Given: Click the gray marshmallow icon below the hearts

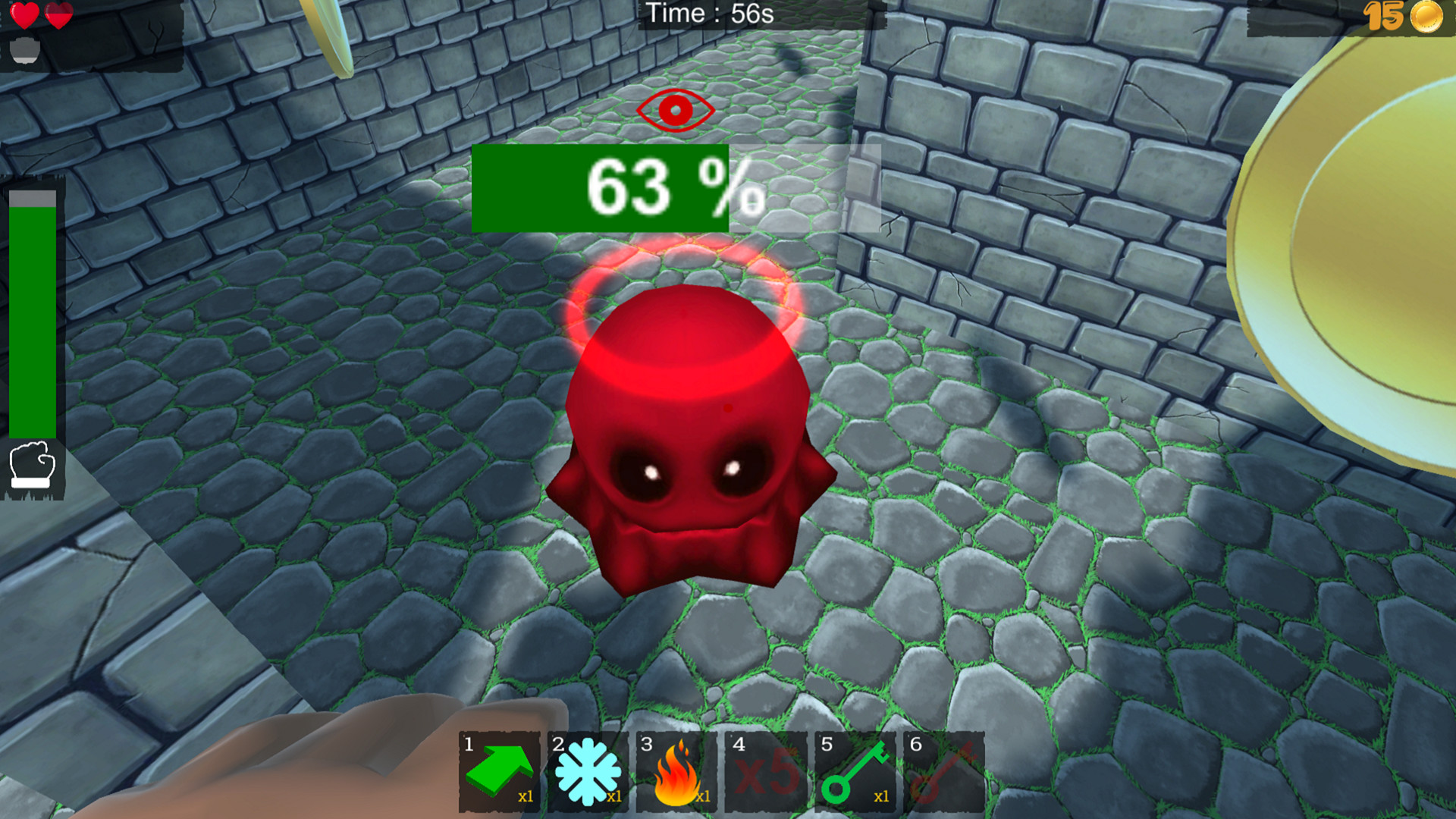Looking at the screenshot, I should (24, 49).
